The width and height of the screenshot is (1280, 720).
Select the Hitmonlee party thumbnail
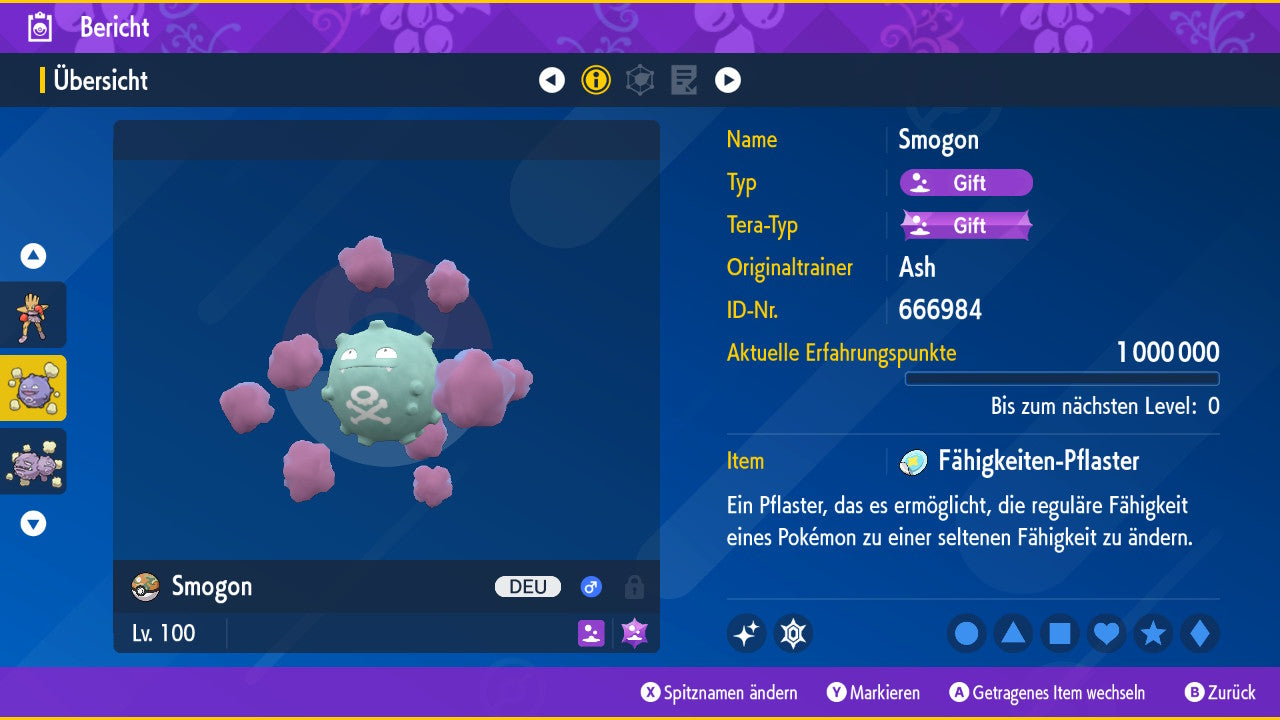(33, 315)
